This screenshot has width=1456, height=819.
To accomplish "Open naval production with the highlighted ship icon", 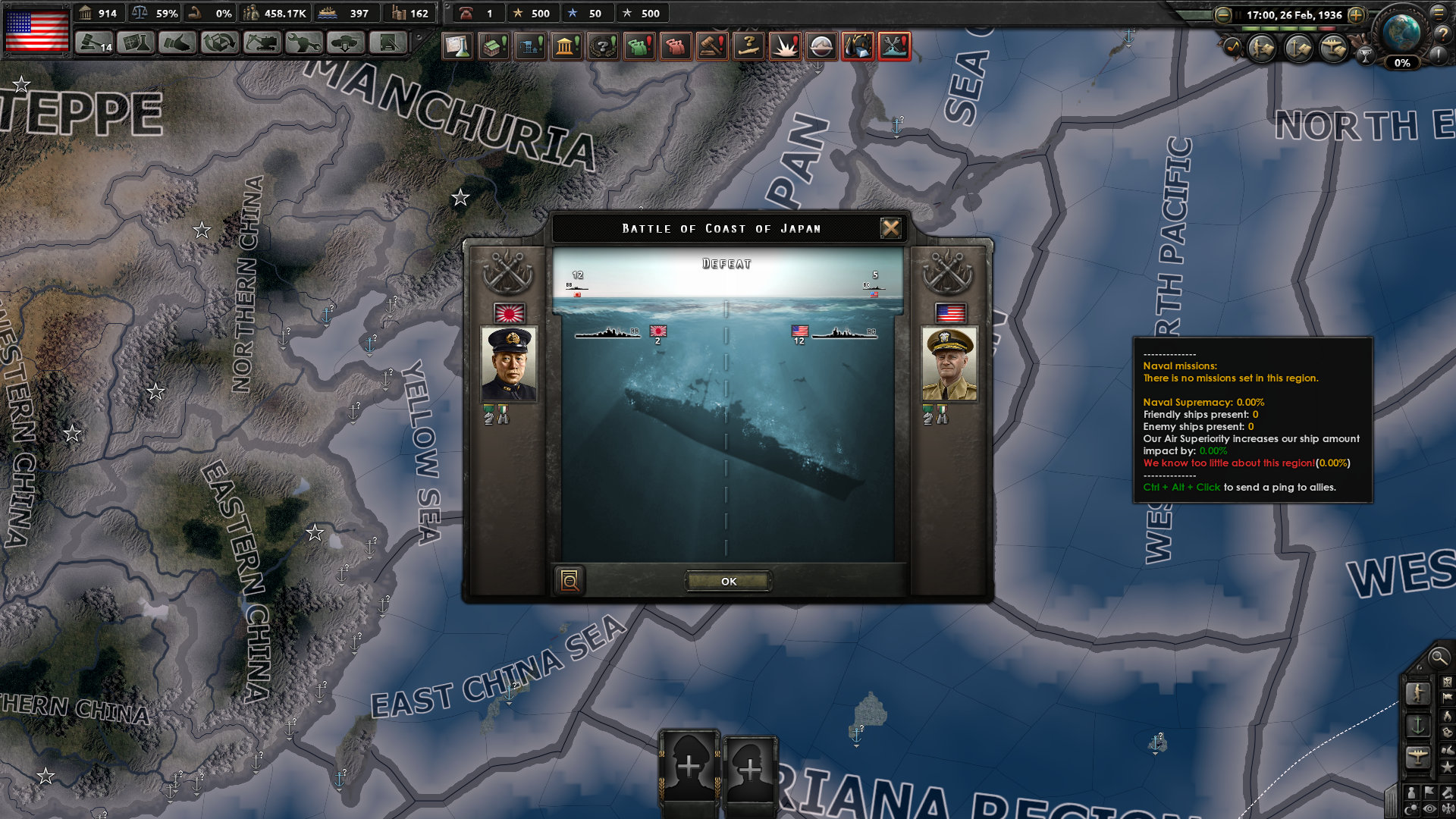I will click(894, 46).
